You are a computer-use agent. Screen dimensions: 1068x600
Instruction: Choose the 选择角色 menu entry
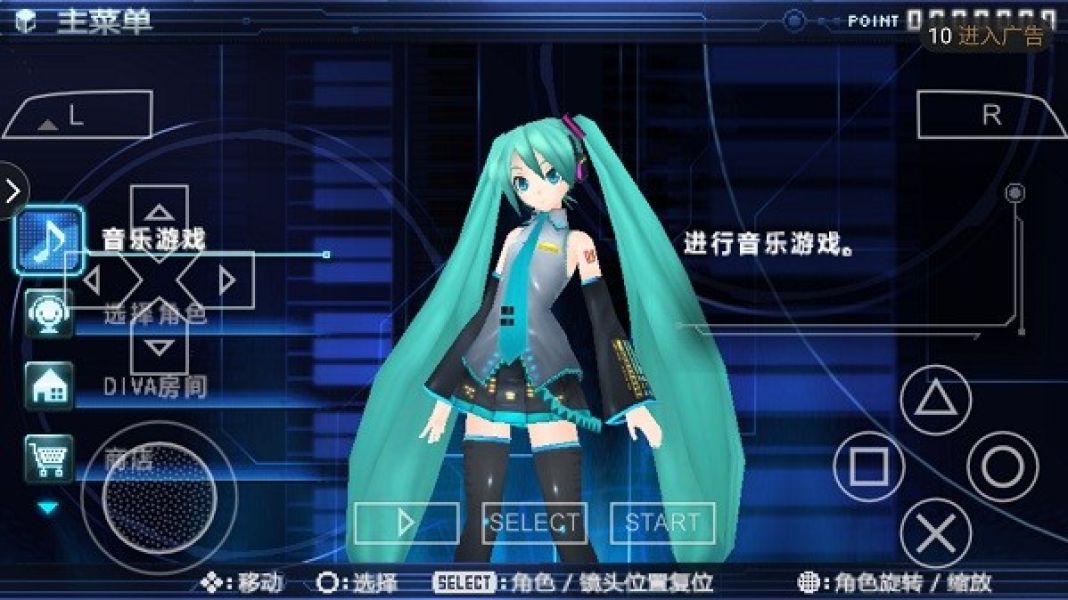point(155,314)
